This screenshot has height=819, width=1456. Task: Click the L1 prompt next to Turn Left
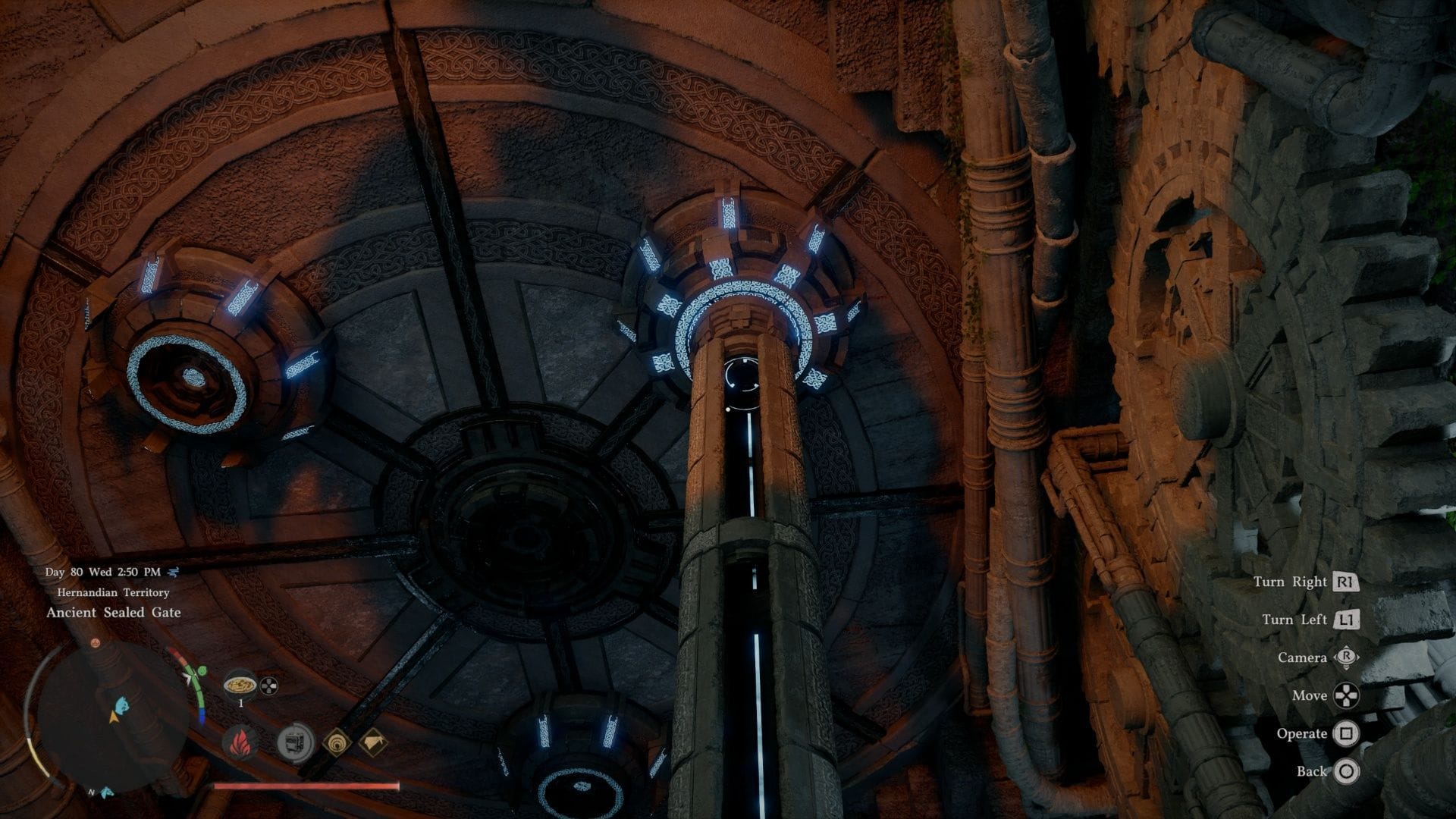[x=1346, y=619]
